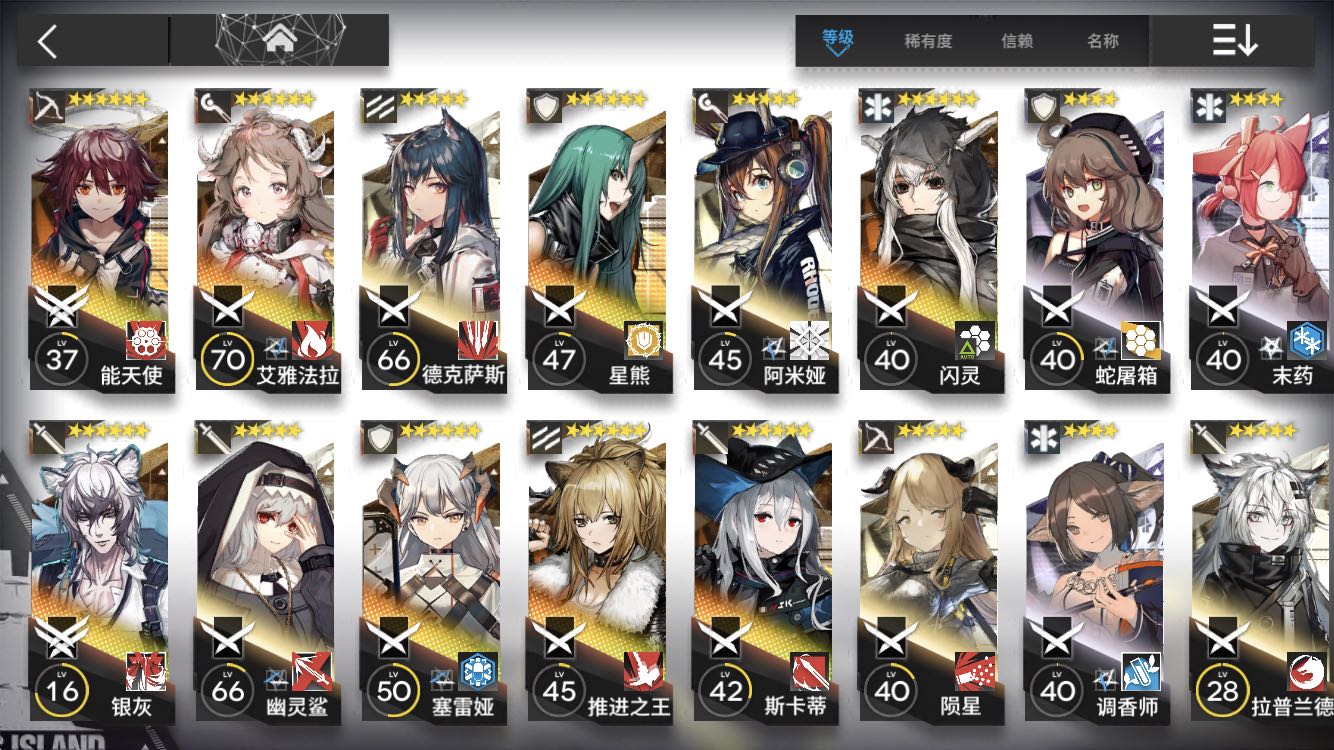The image size is (1334, 750).
Task: Select the 星熊 operator card
Action: pos(598,240)
